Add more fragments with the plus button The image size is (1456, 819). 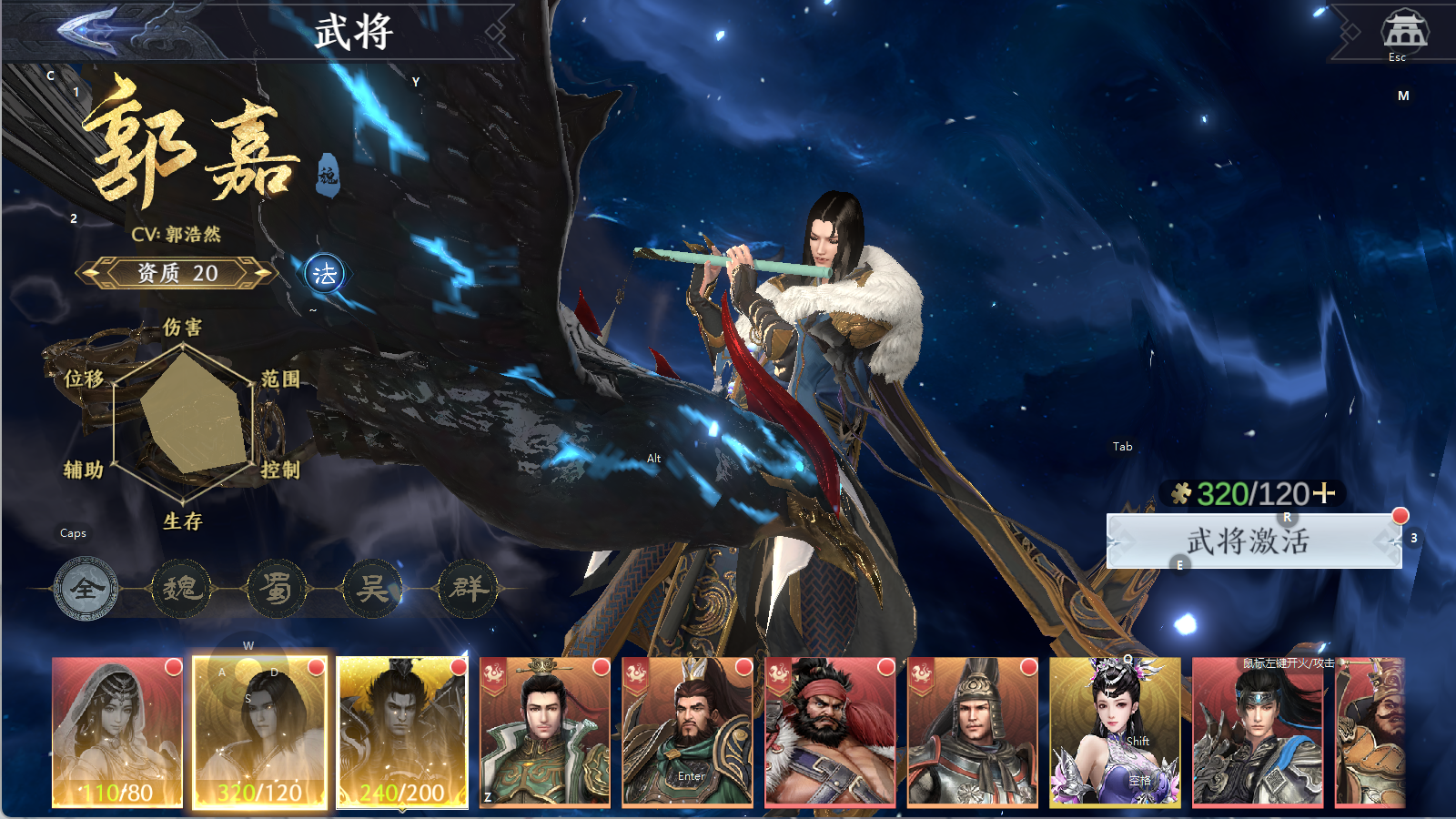(x=1325, y=493)
